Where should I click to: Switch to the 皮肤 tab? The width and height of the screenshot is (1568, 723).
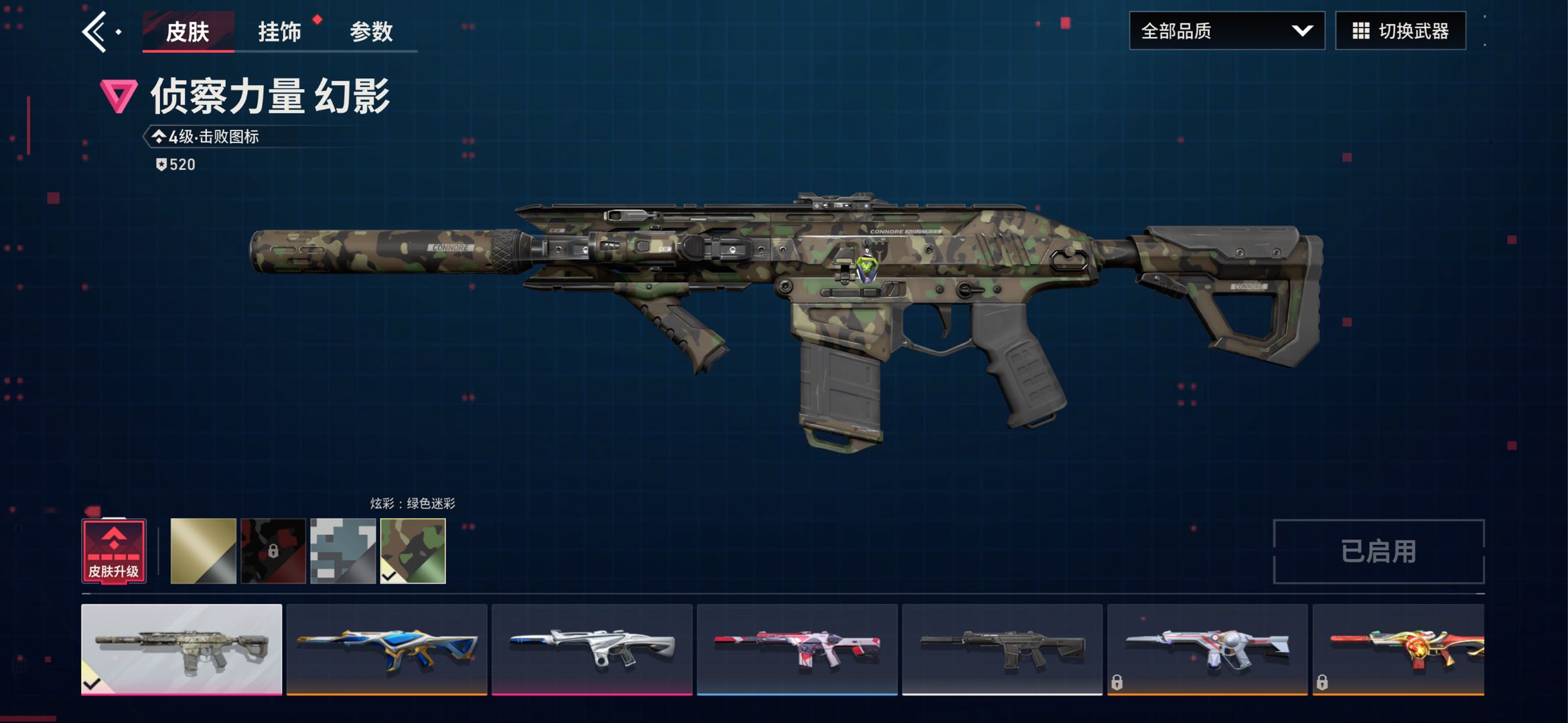[188, 31]
